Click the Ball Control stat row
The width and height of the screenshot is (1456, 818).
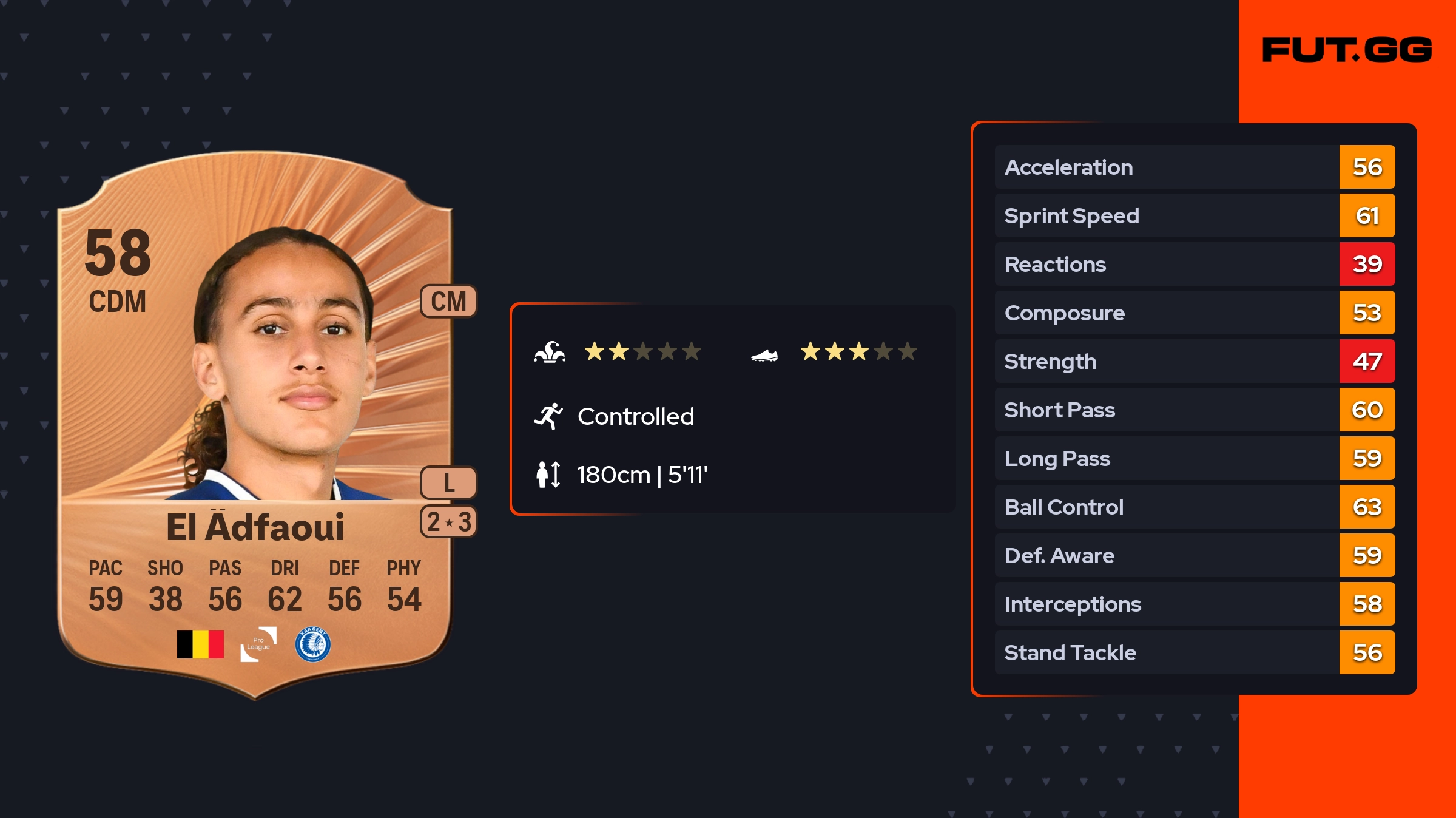(x=1194, y=507)
